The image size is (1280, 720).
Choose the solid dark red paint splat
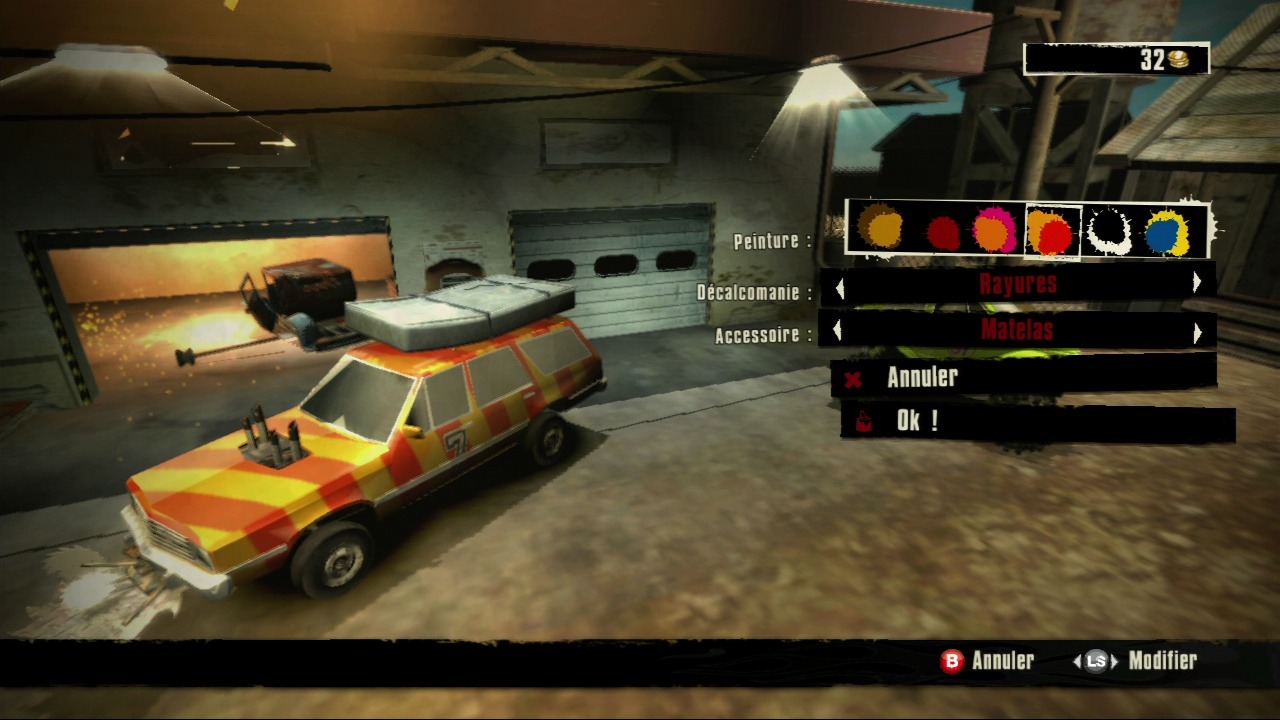(x=942, y=233)
